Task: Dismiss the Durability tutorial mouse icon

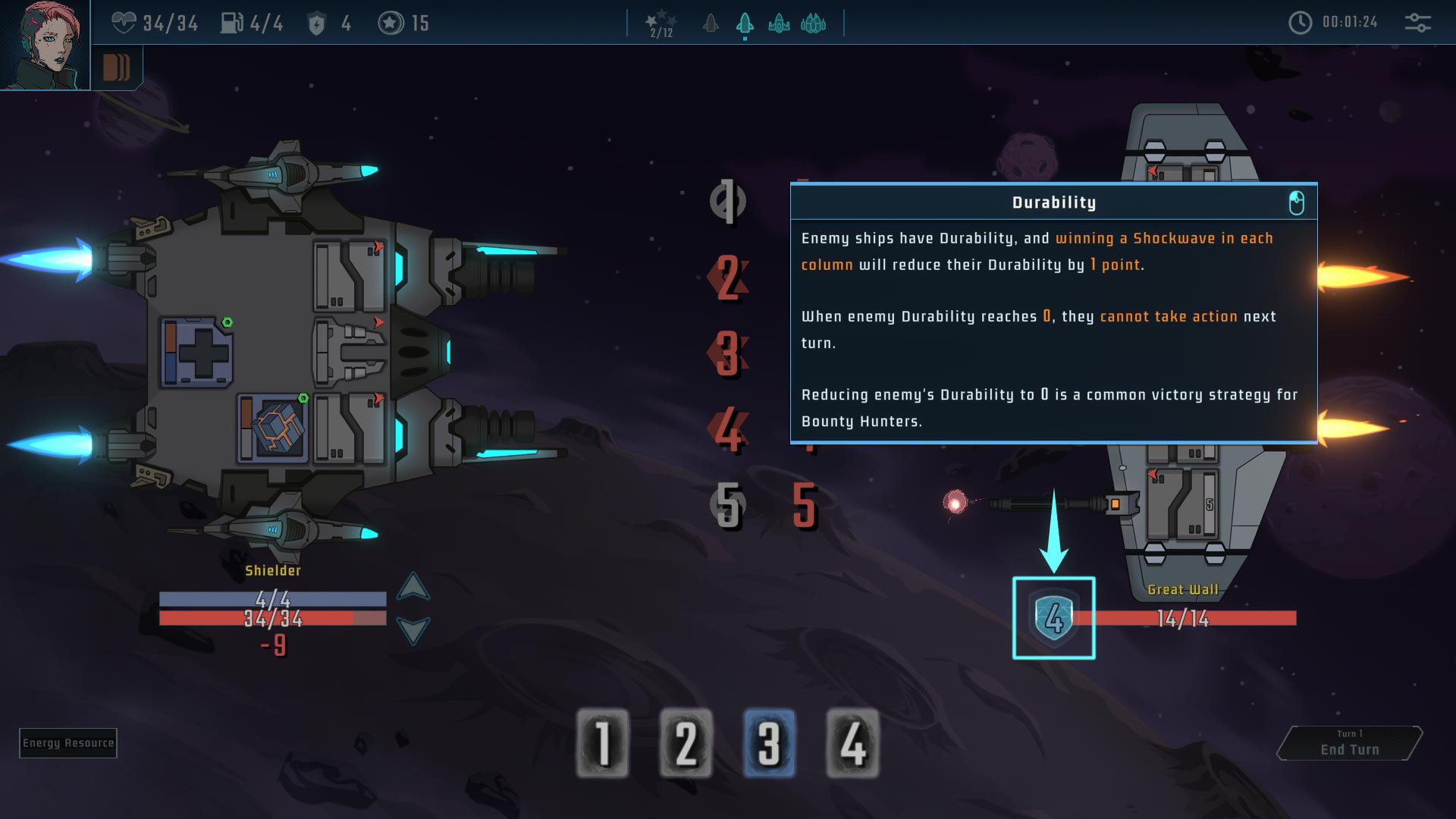Action: (1297, 202)
